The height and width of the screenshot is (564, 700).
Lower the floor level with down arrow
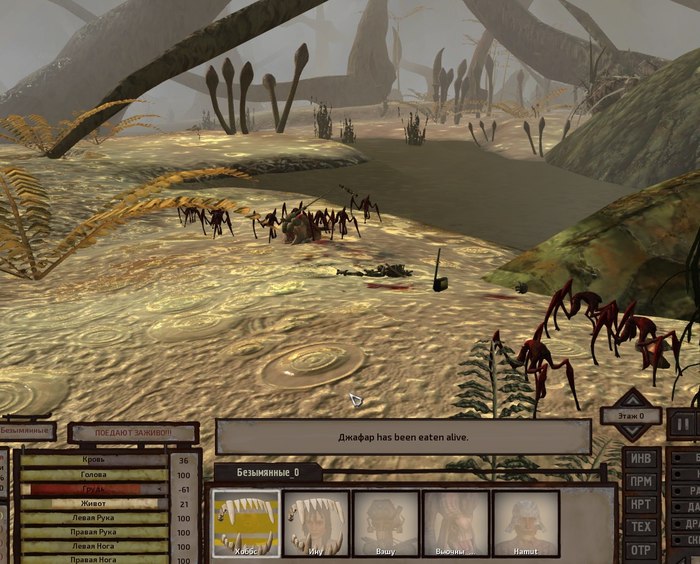(x=630, y=432)
